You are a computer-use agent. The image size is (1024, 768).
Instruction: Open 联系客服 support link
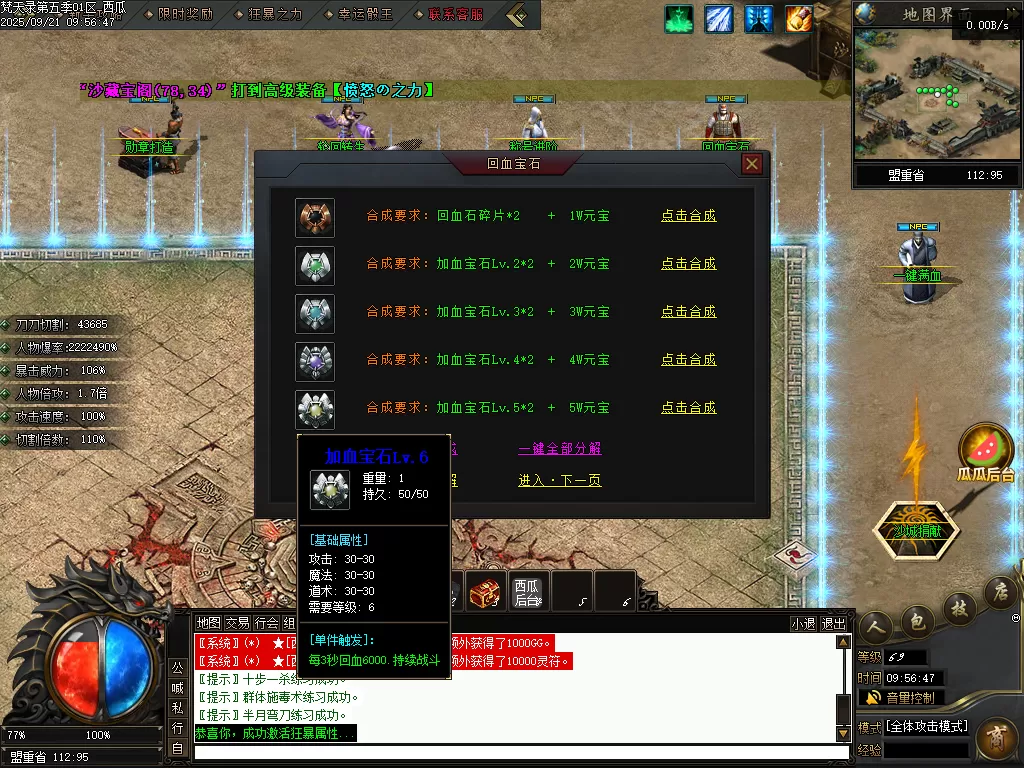pos(455,15)
